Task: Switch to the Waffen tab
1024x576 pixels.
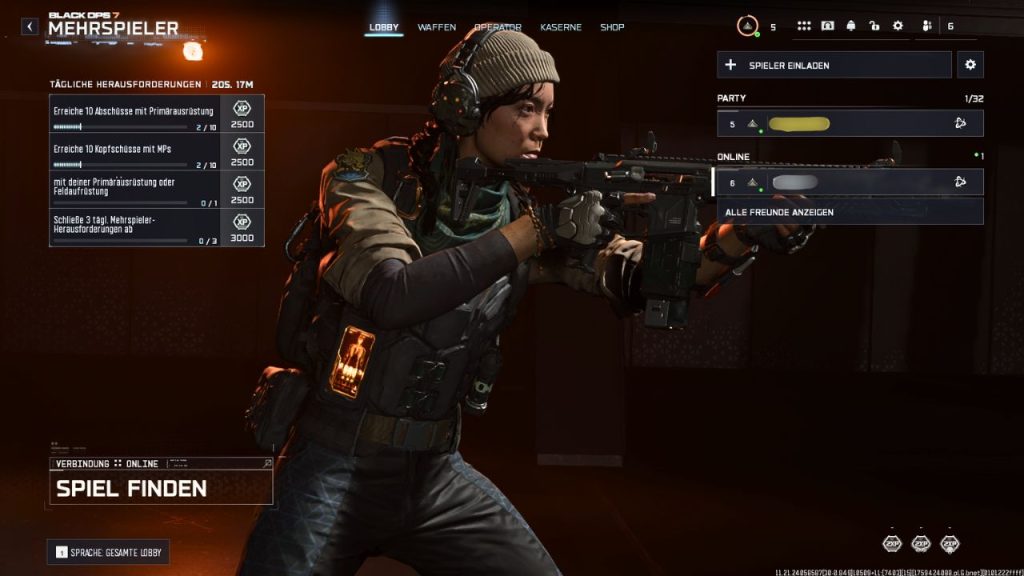Action: tap(437, 27)
